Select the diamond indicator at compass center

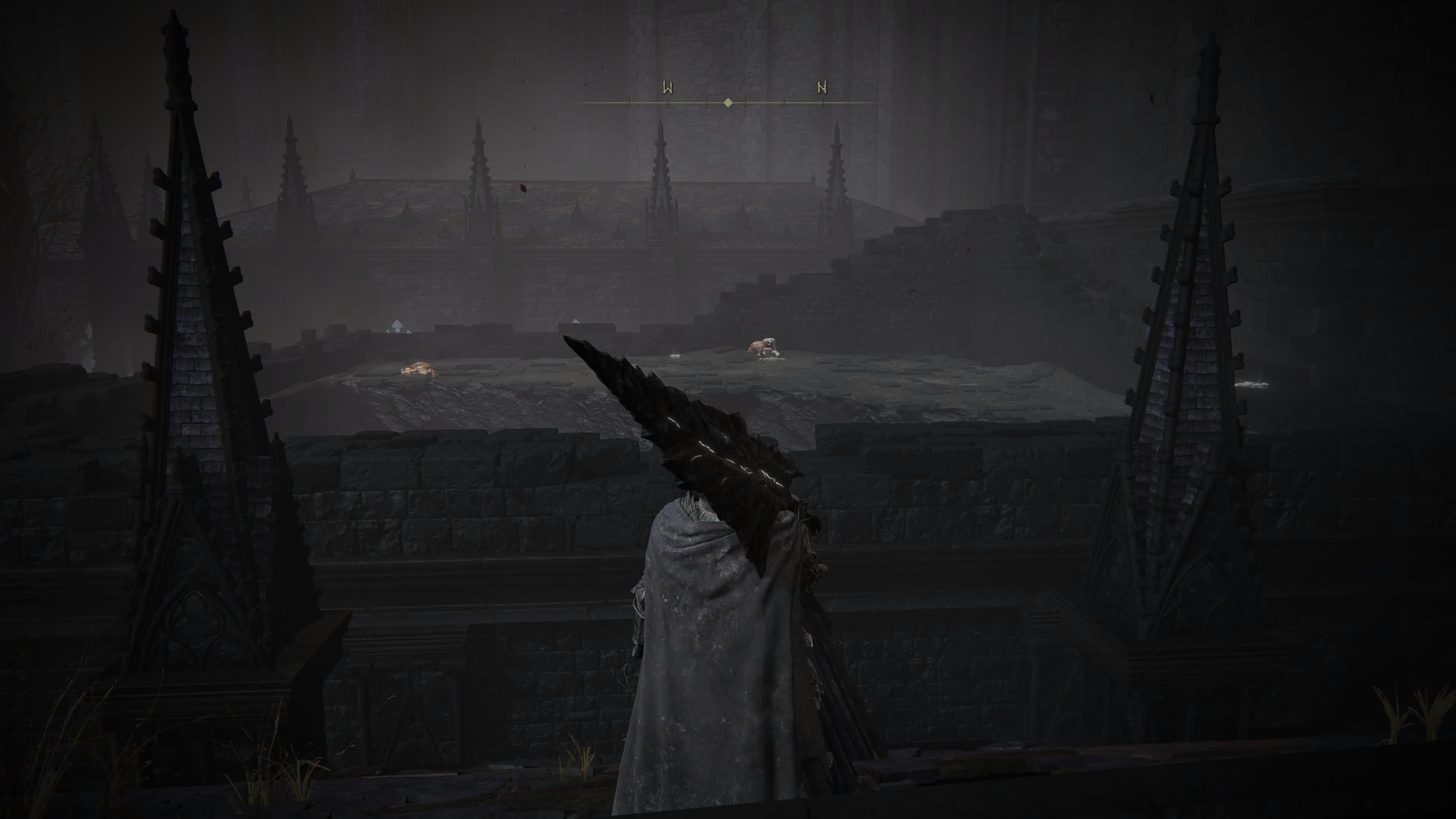[x=728, y=103]
